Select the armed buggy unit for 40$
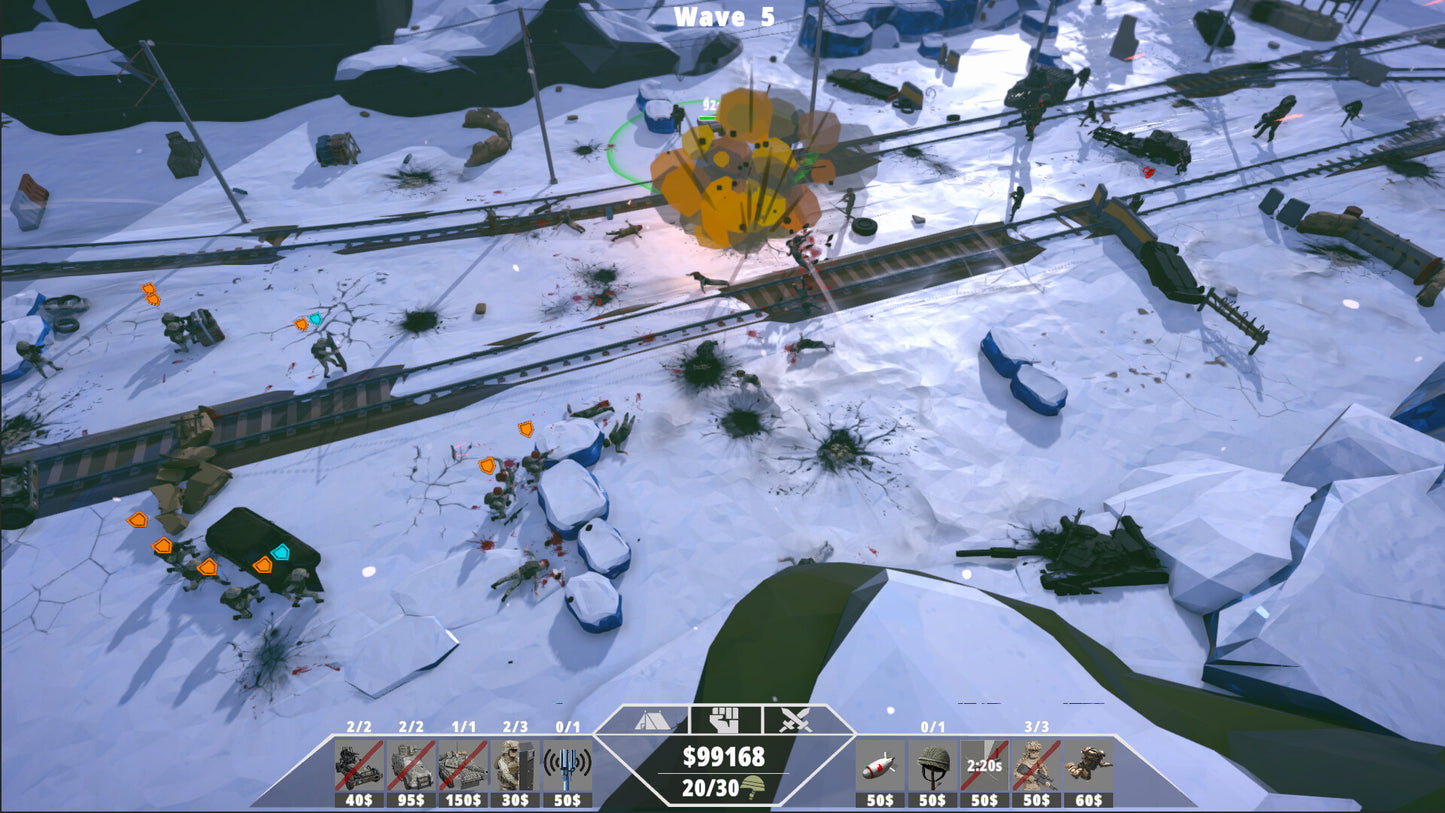The height and width of the screenshot is (813, 1445). pyautogui.click(x=359, y=766)
